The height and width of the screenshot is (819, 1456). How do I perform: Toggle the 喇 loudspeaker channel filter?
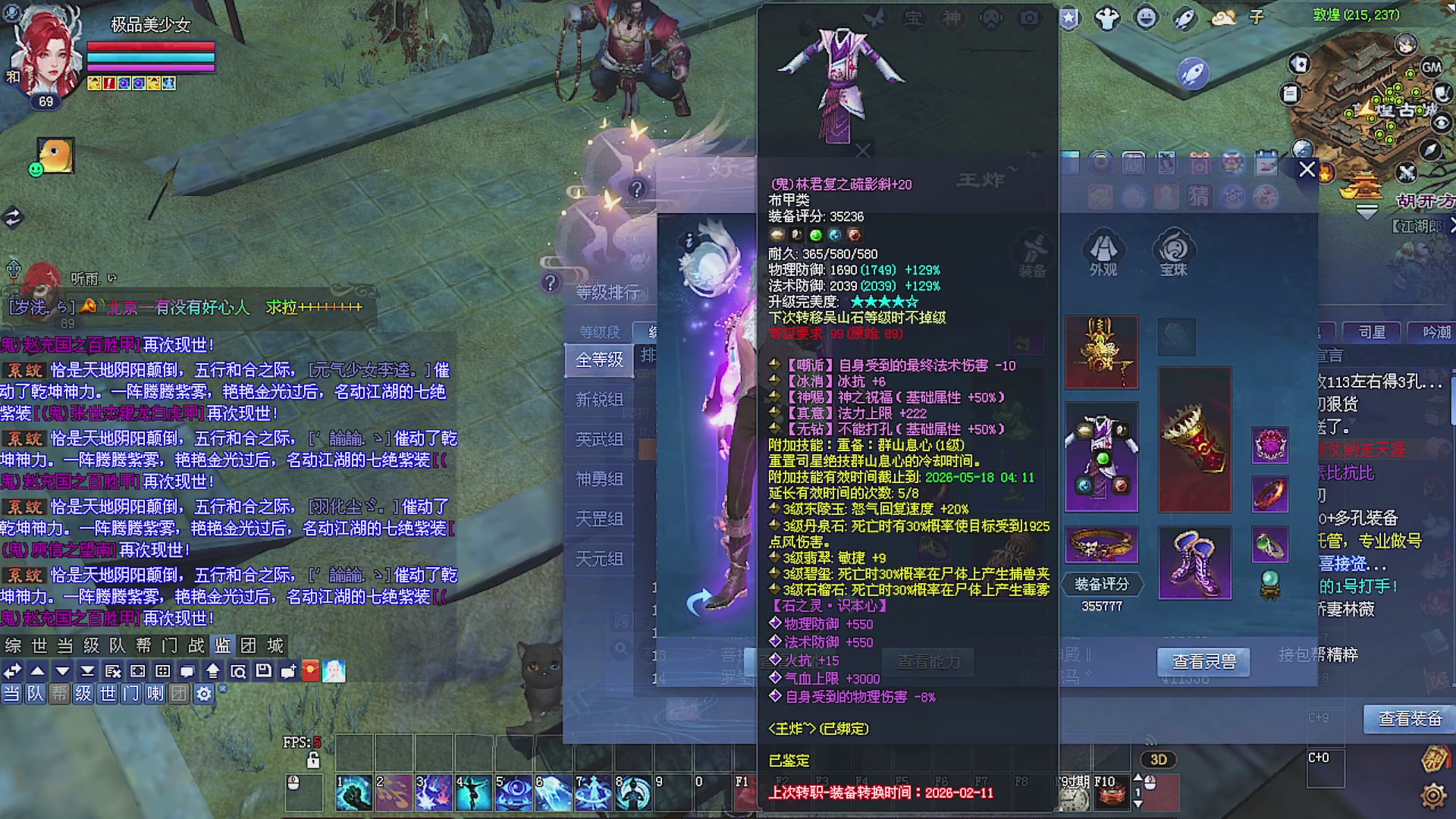(155, 694)
